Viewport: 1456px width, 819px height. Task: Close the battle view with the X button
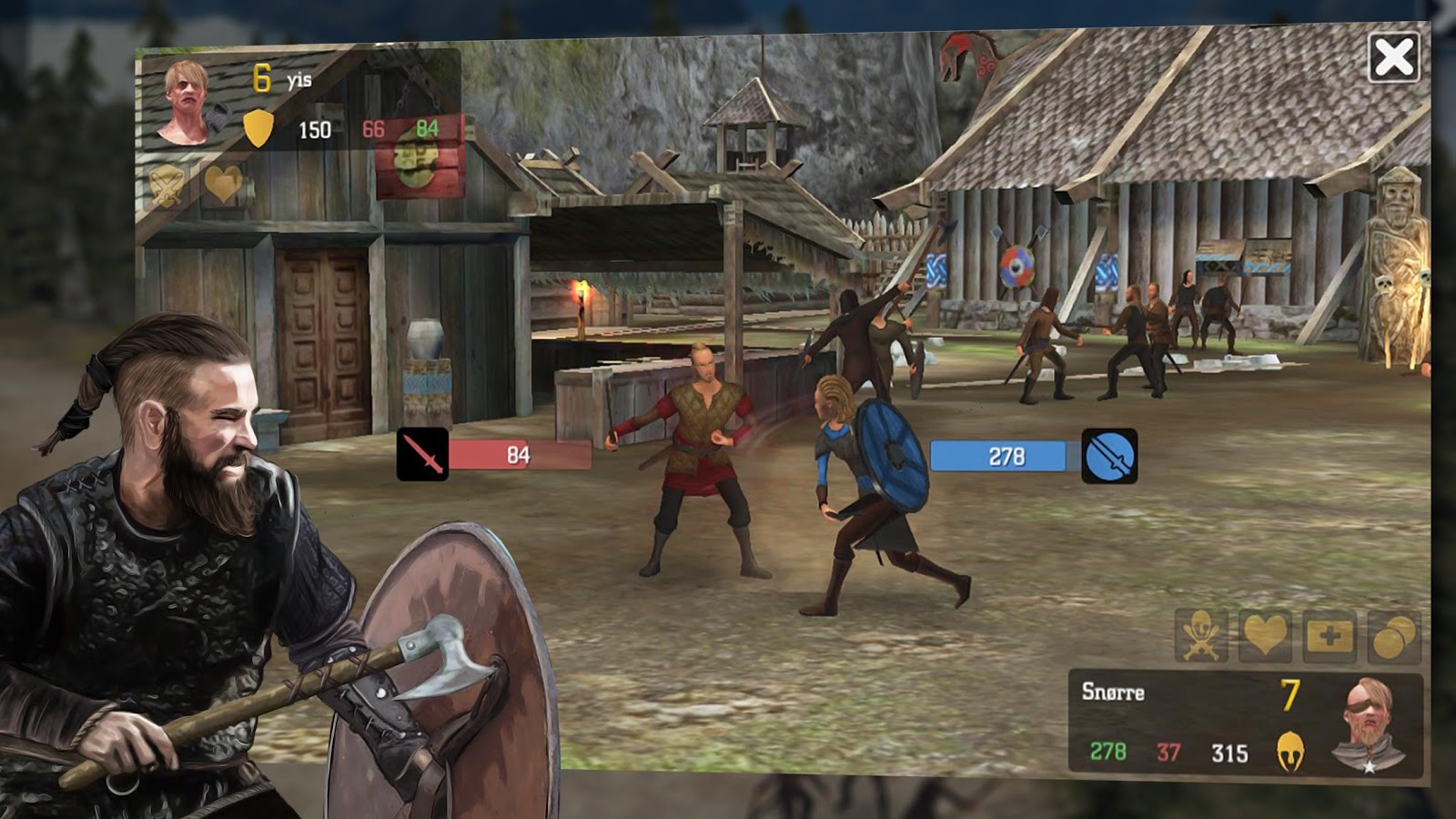(x=1393, y=58)
